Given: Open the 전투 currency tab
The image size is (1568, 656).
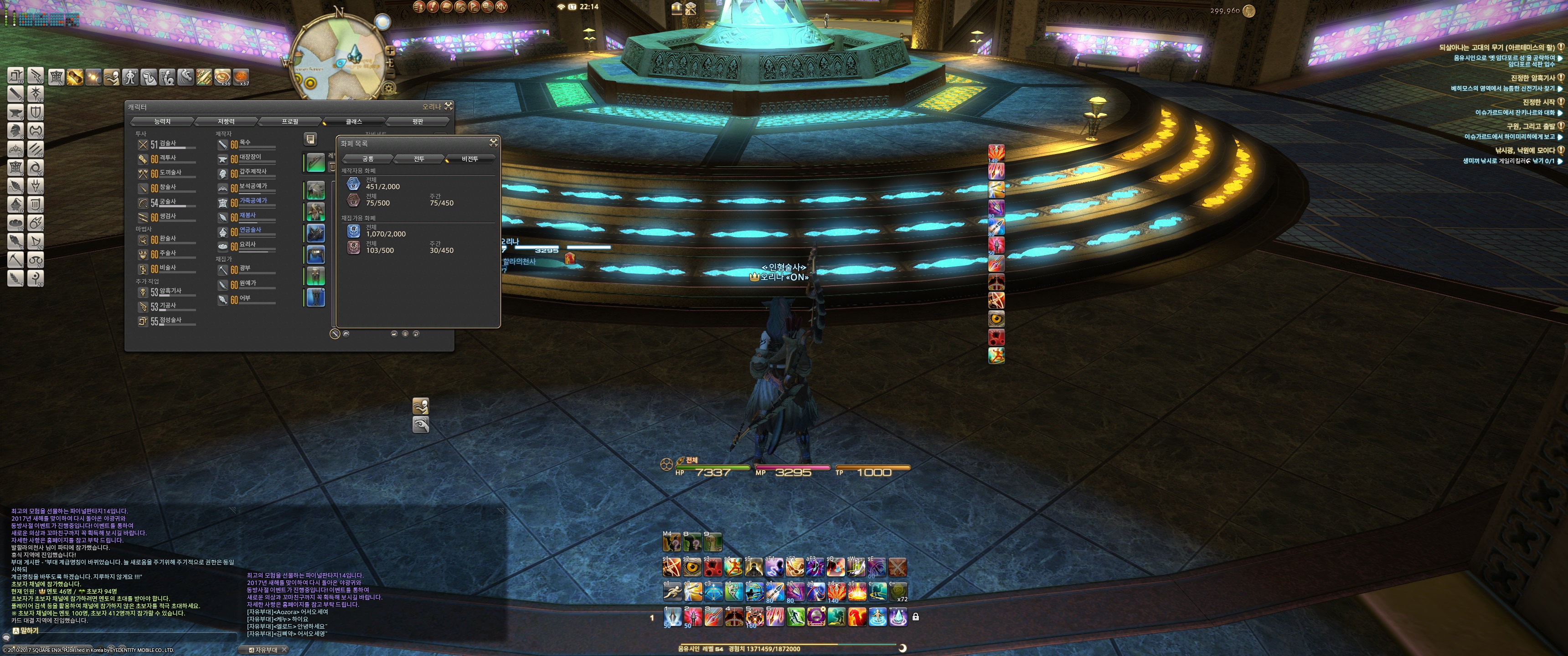Looking at the screenshot, I should 419,159.
